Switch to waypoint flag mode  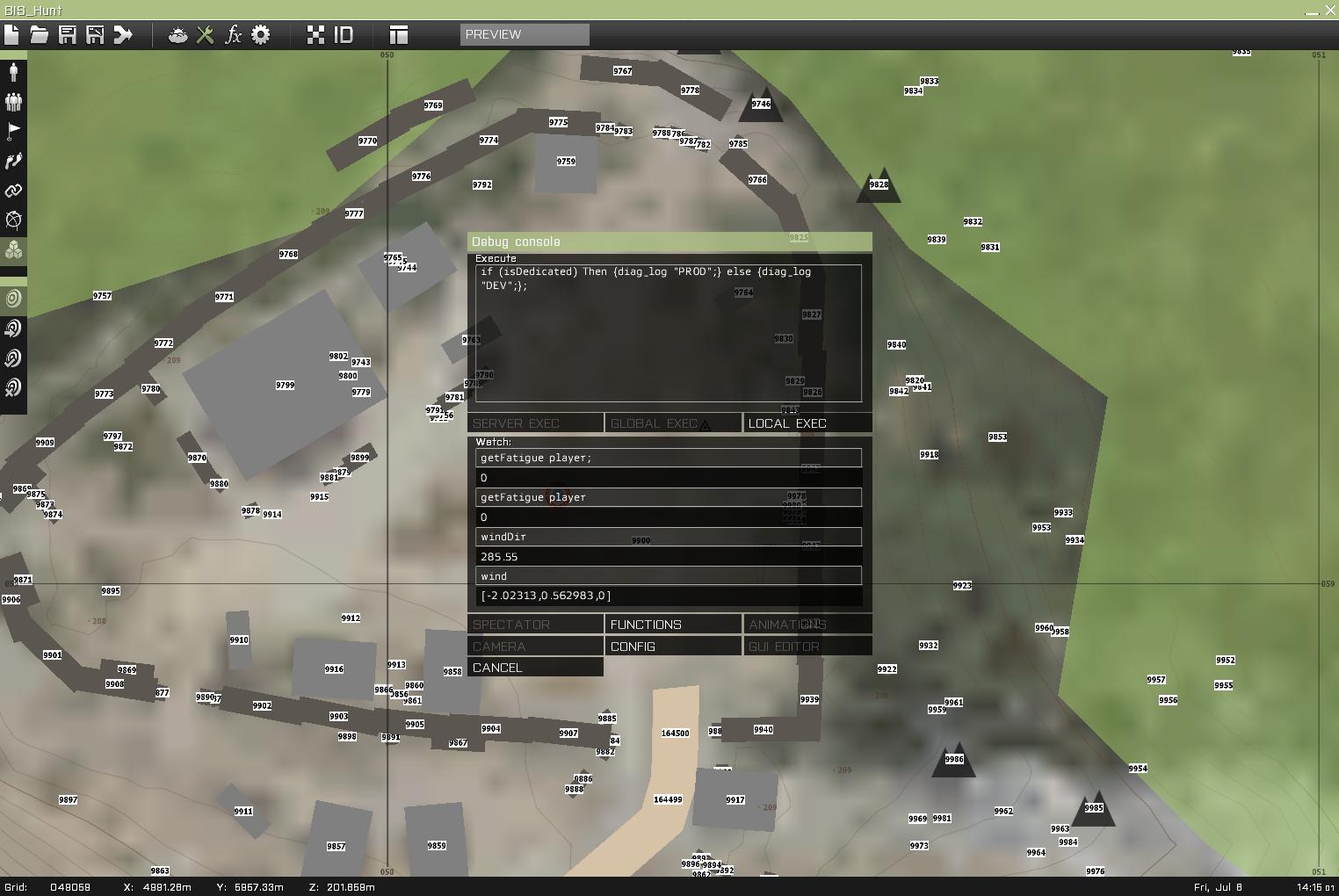13,132
